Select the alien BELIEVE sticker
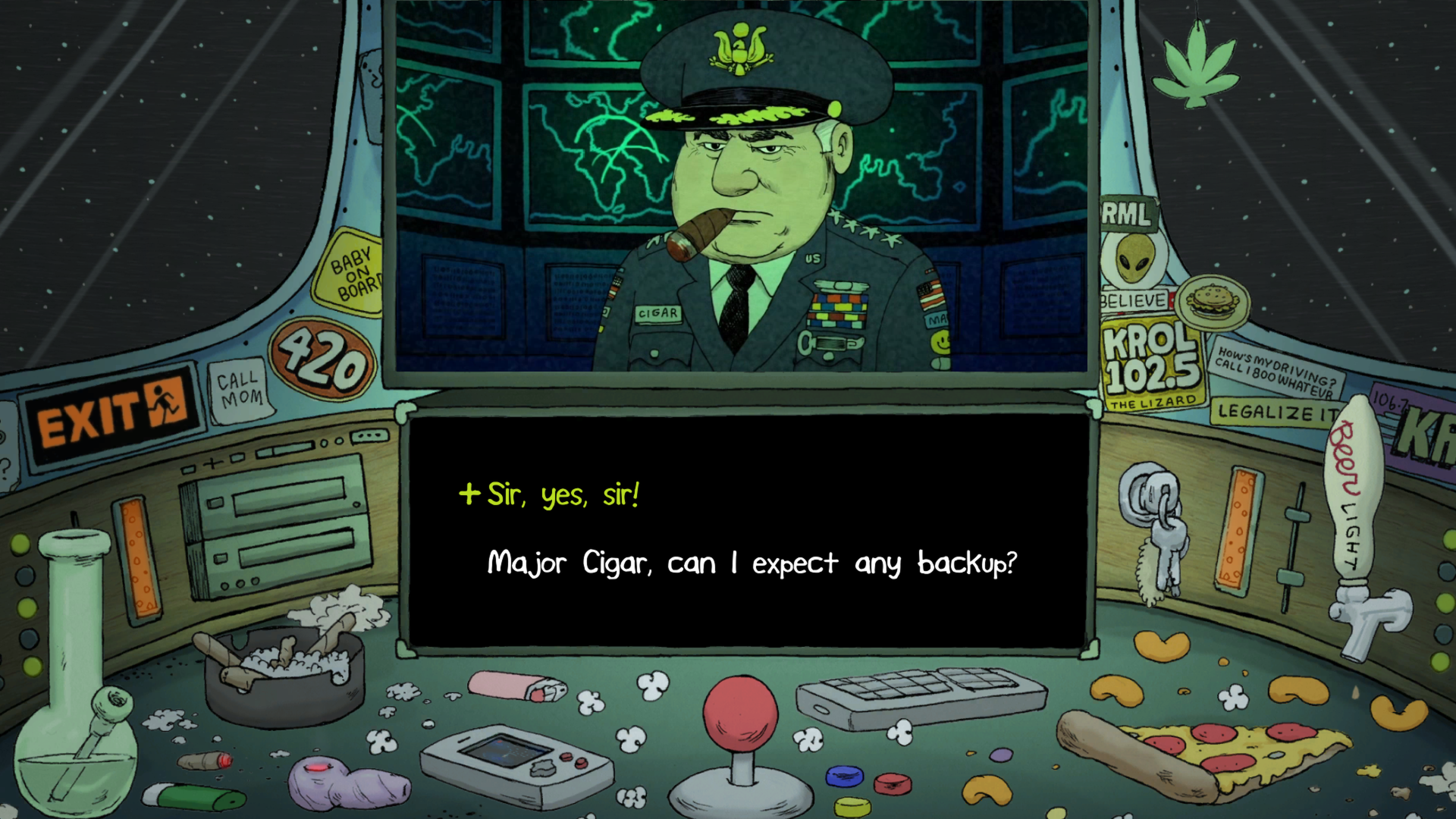The image size is (1456, 819). tap(1131, 262)
